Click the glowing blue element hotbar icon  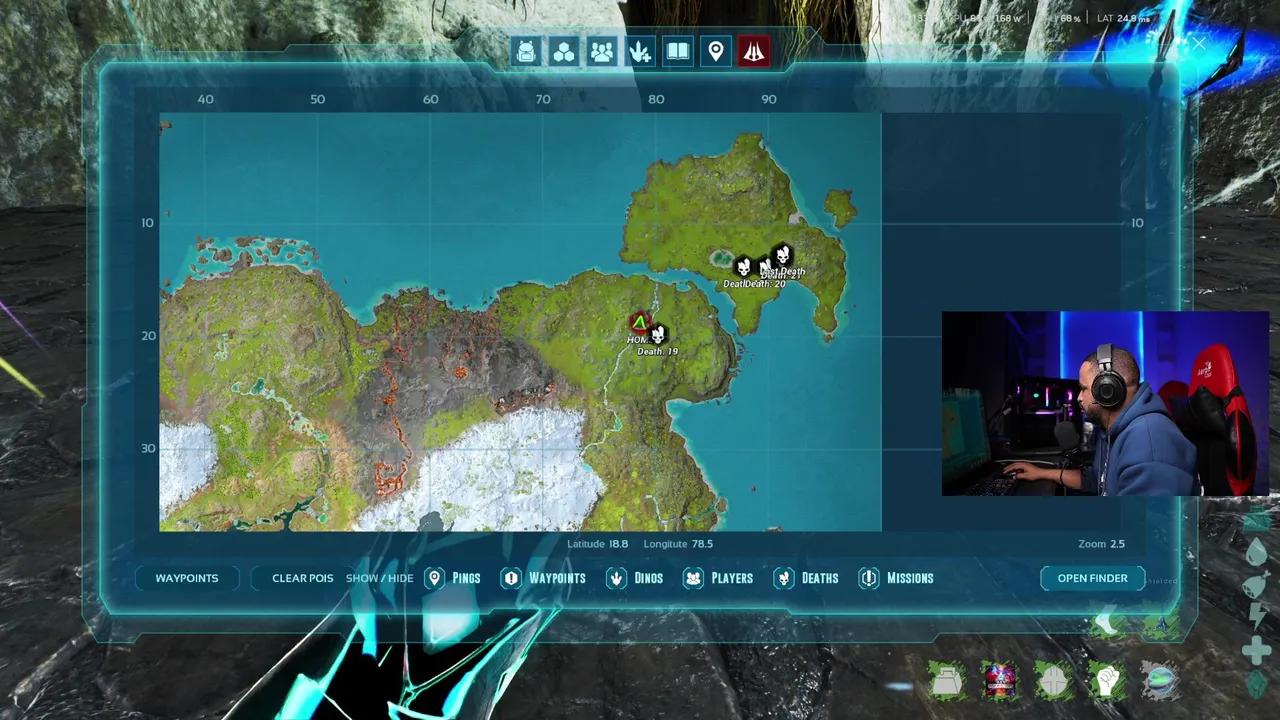[x=1160, y=680]
